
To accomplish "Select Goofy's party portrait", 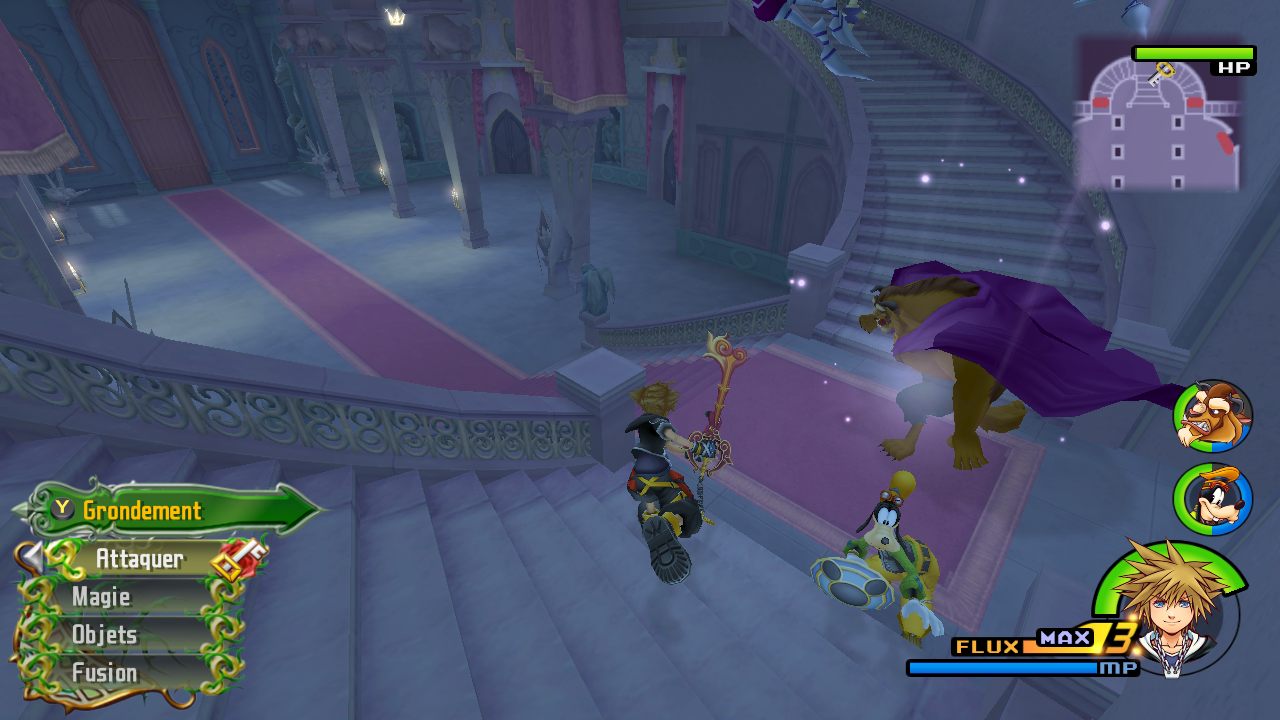I will (1212, 498).
